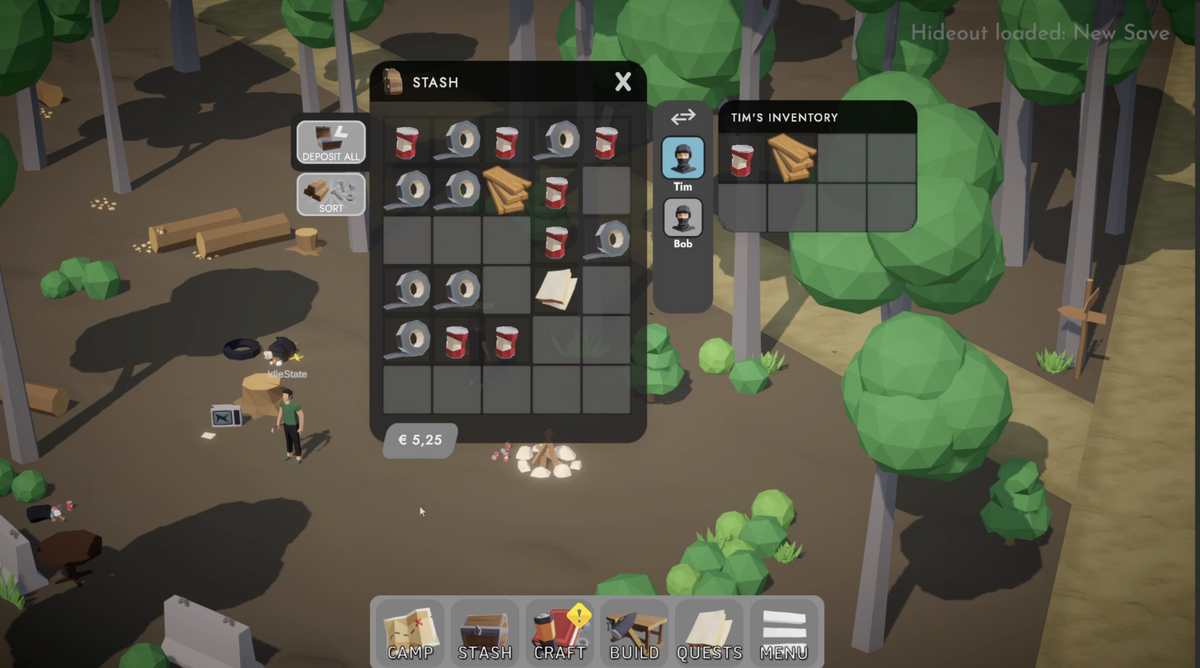This screenshot has height=668, width=1200.
Task: Open the Stash from bottom bar
Action: tap(485, 633)
